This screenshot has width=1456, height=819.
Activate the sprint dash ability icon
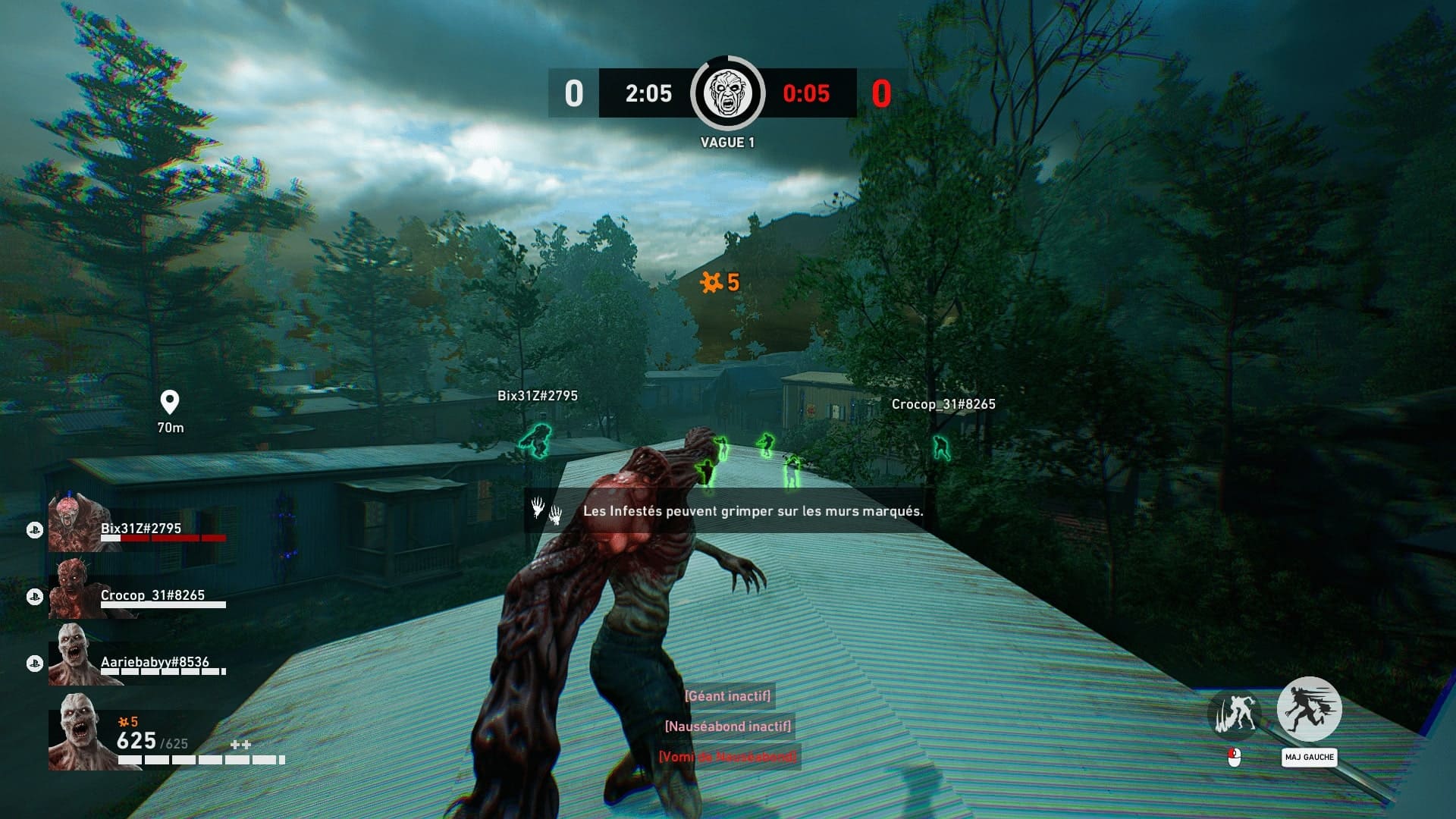pos(1309,709)
